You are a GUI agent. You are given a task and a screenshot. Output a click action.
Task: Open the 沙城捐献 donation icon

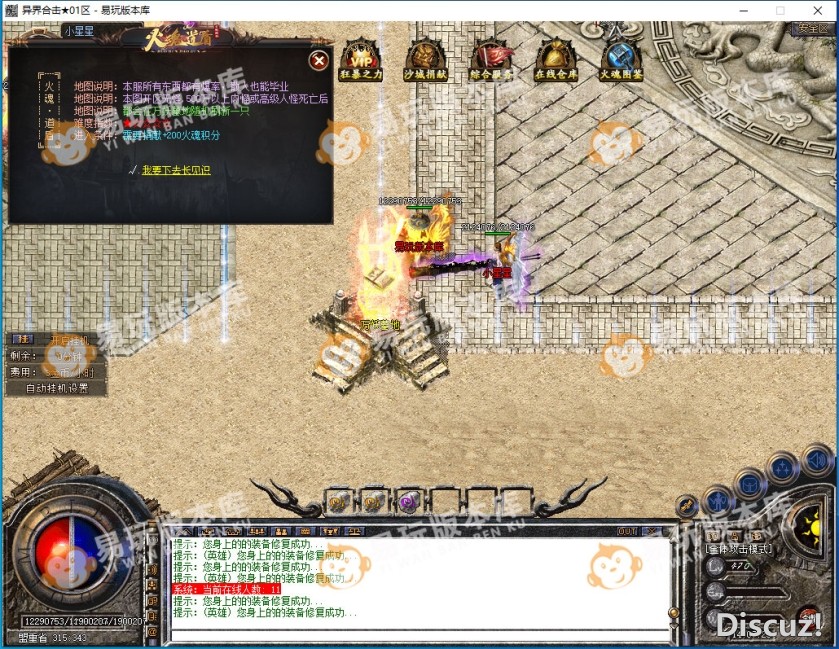pos(426,60)
